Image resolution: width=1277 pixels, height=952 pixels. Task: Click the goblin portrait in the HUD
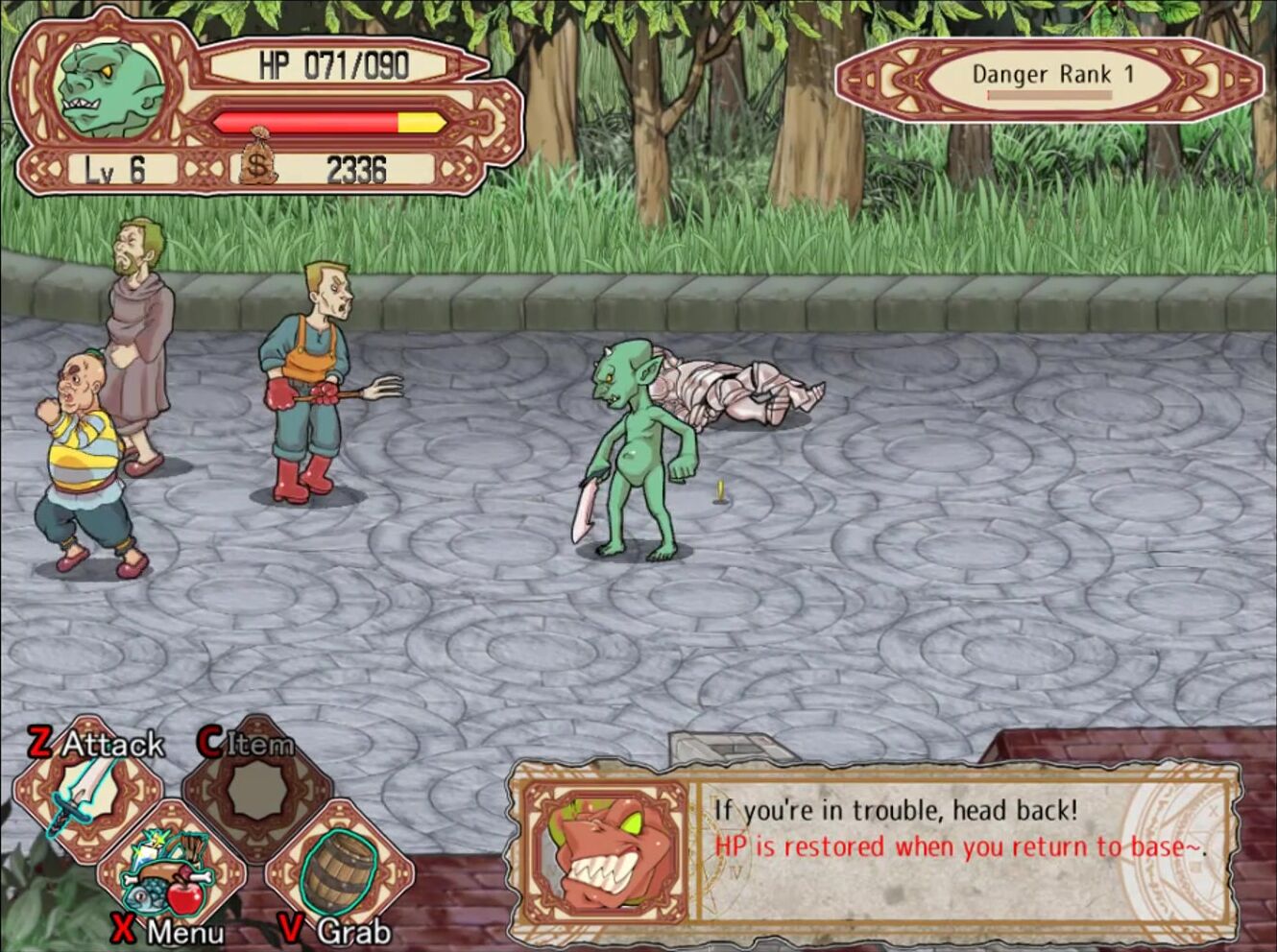pos(106,86)
